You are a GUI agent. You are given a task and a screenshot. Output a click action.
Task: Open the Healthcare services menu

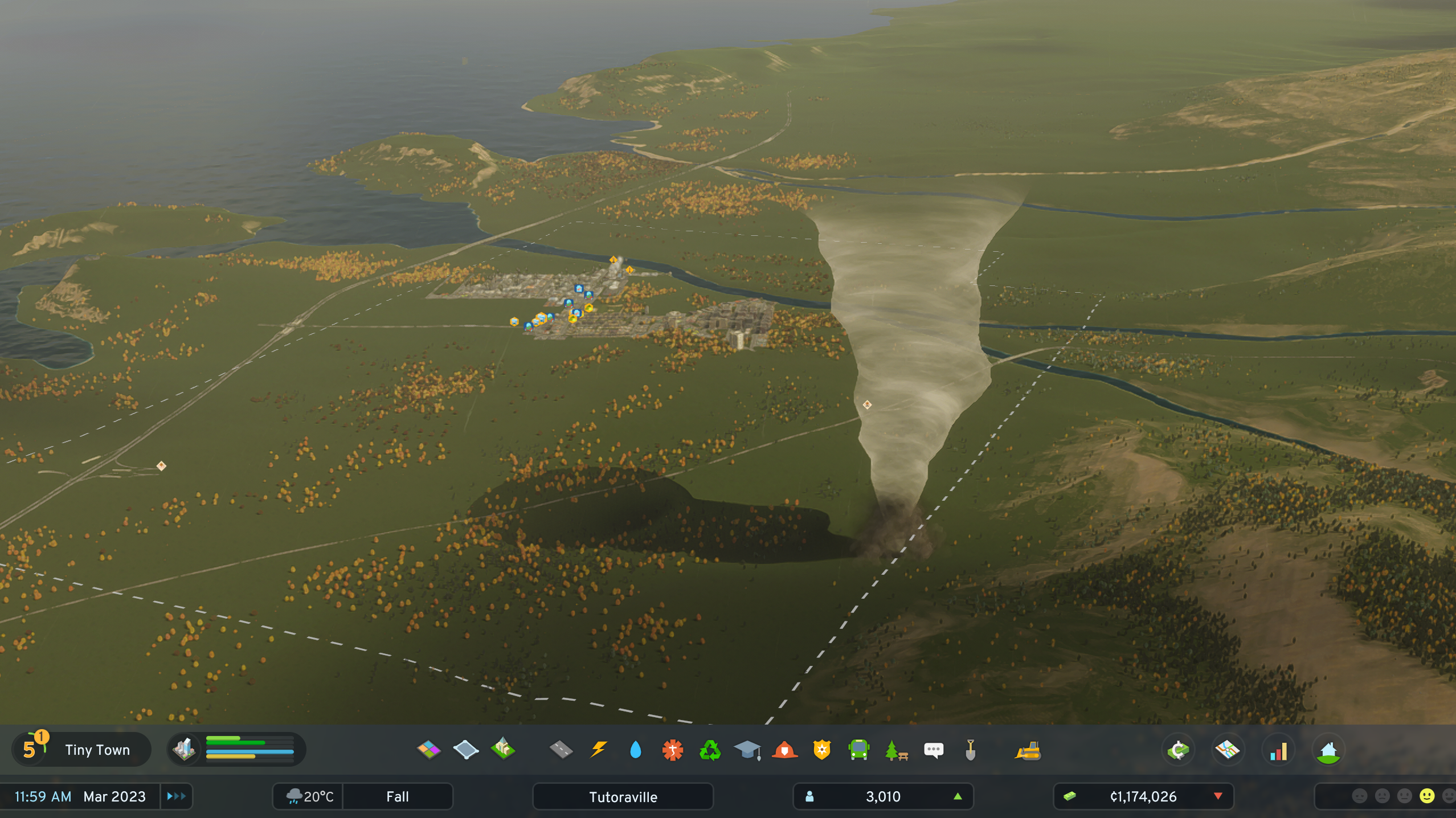coord(673,750)
